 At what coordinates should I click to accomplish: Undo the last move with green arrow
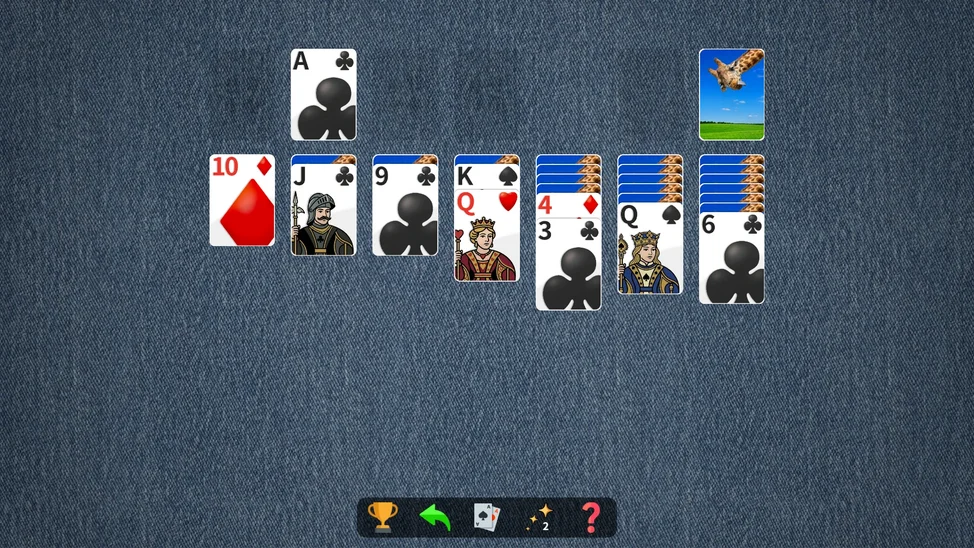click(x=435, y=517)
